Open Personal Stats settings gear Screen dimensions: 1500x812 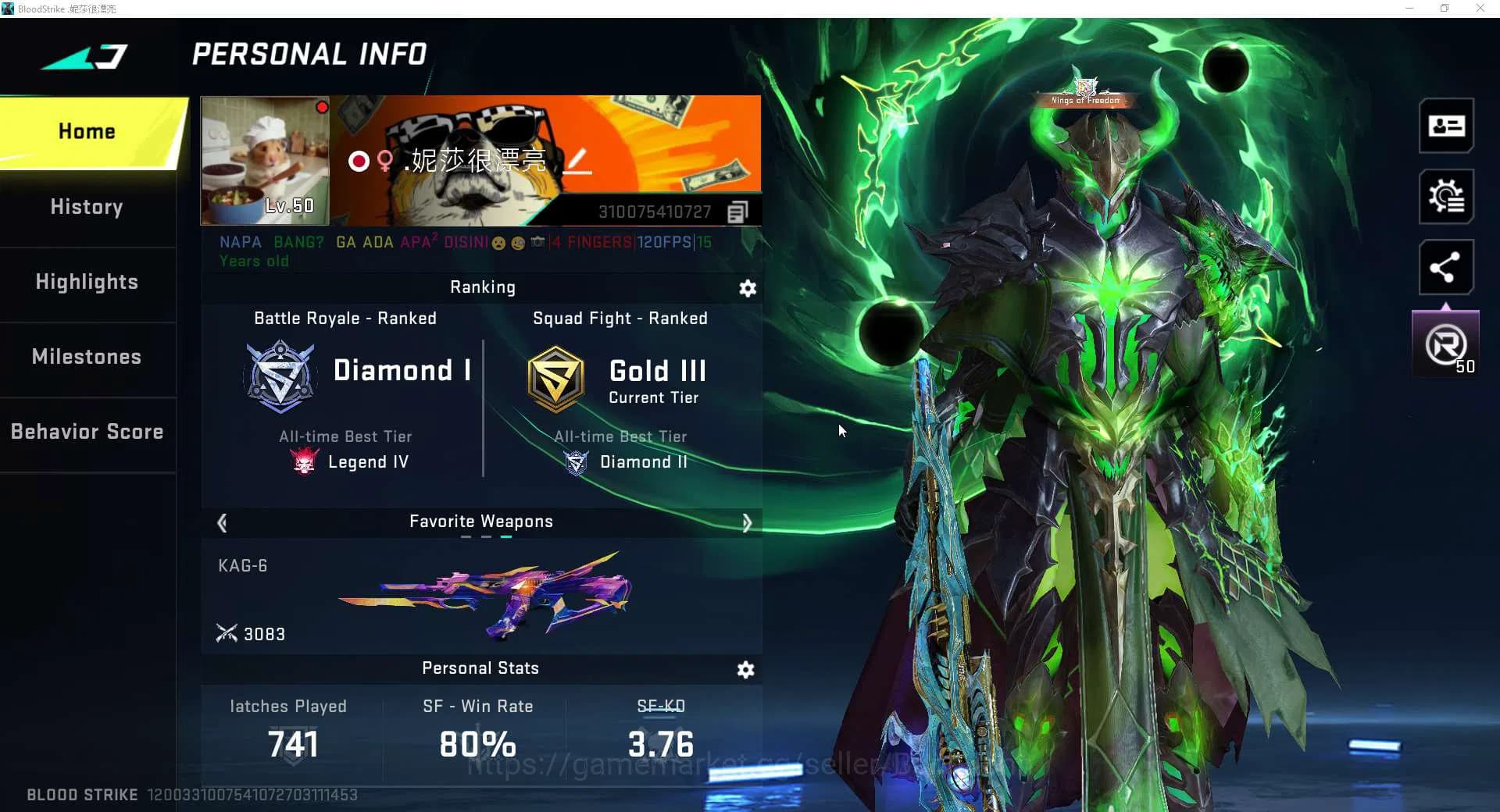tap(746, 669)
